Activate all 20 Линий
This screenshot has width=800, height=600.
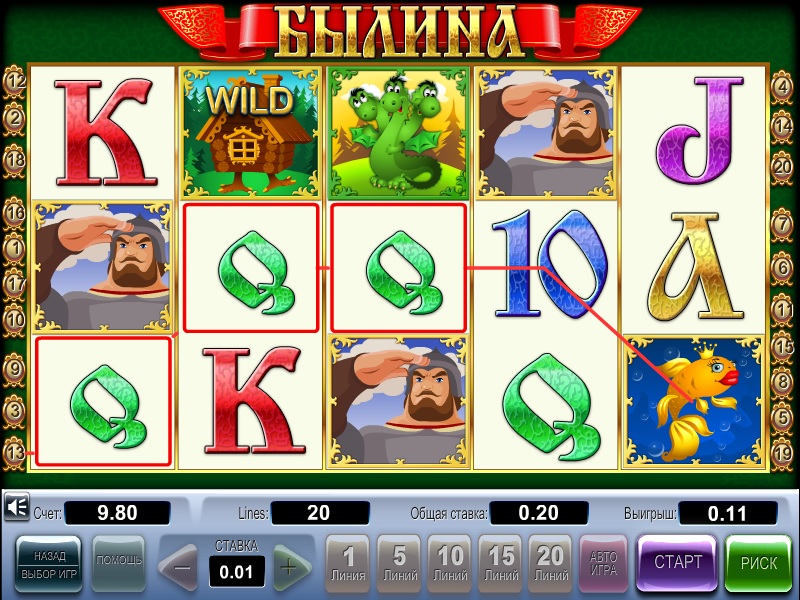551,565
